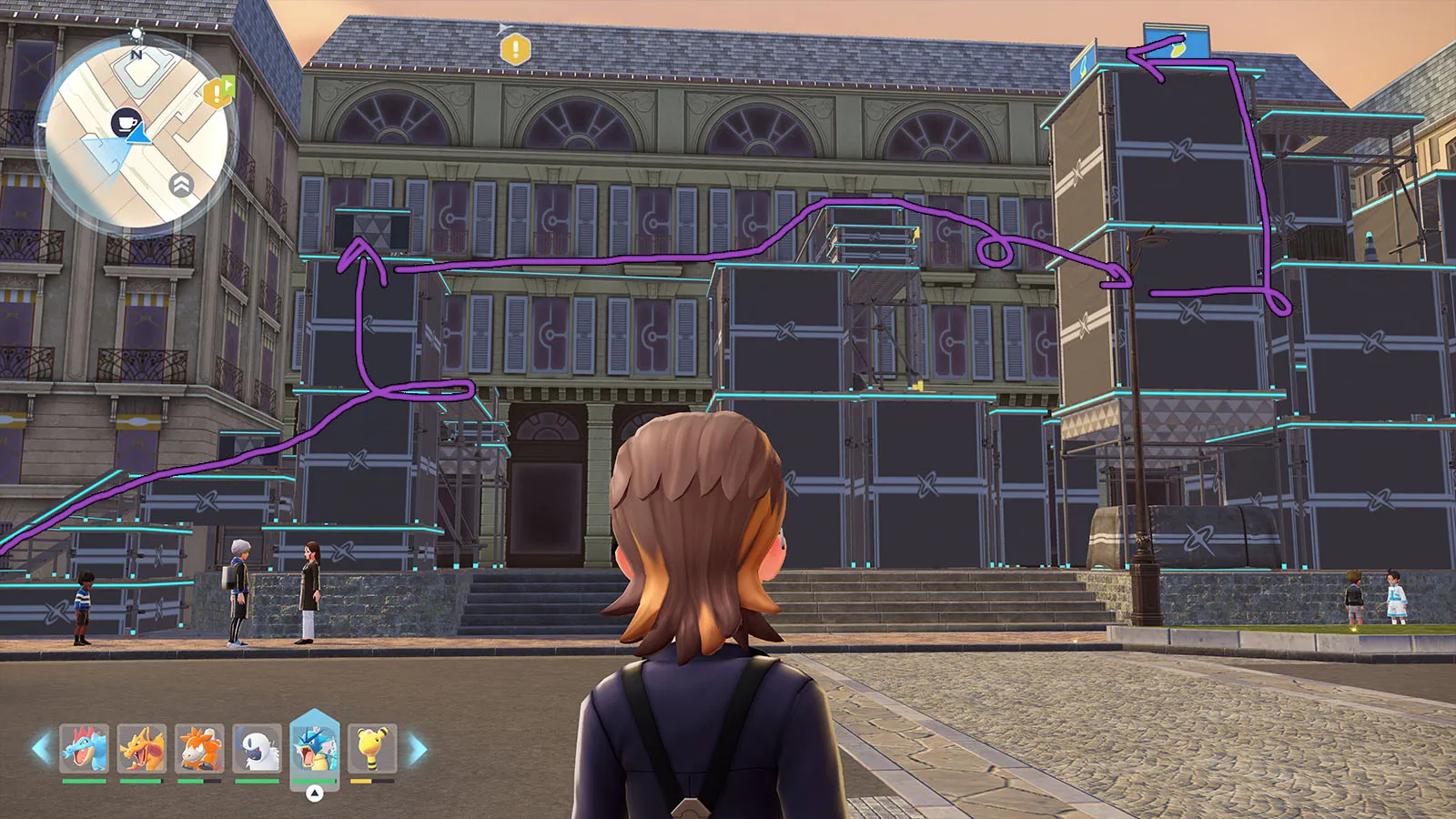
Task: Select the highlighted Gyarados slot
Action: pos(315,746)
